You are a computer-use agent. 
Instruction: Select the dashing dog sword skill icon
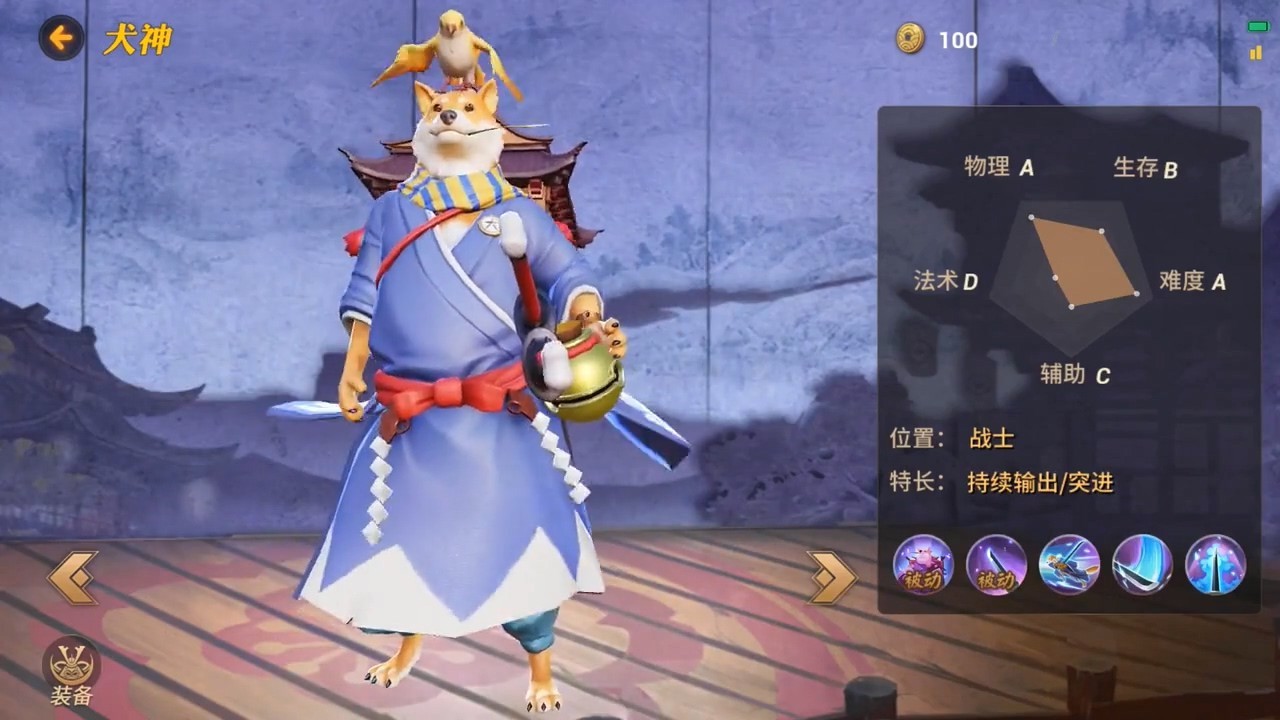(1069, 565)
